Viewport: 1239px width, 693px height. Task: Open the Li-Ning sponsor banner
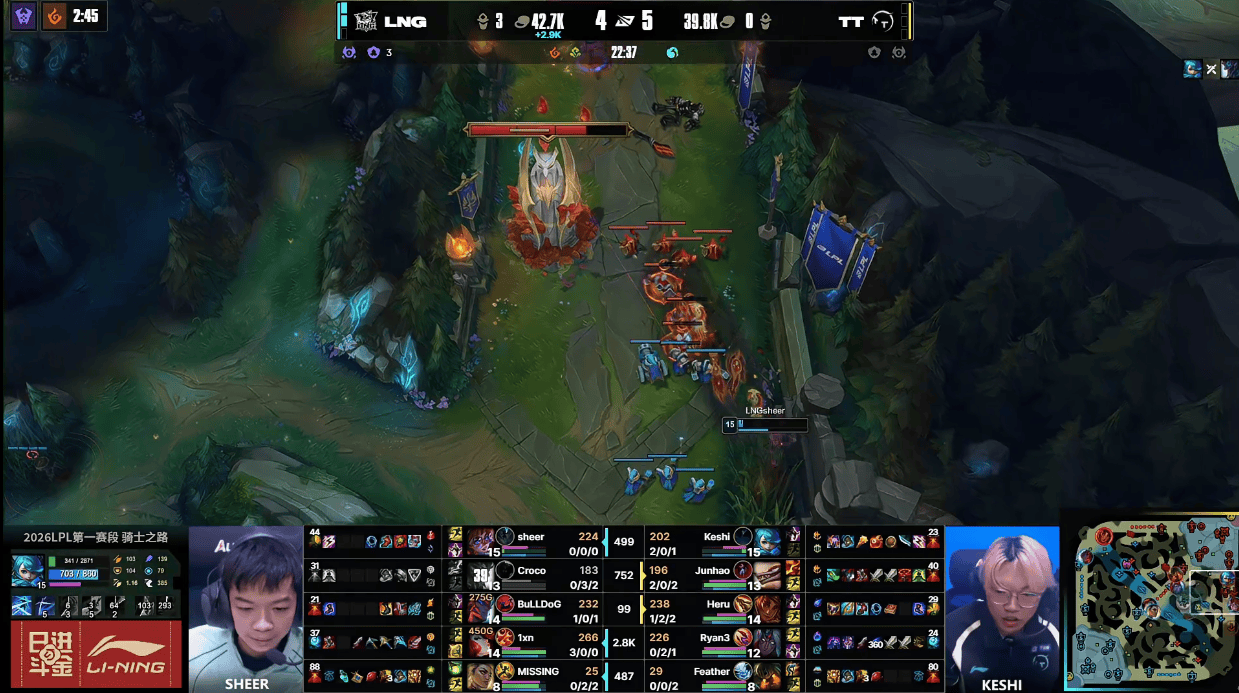coord(96,654)
